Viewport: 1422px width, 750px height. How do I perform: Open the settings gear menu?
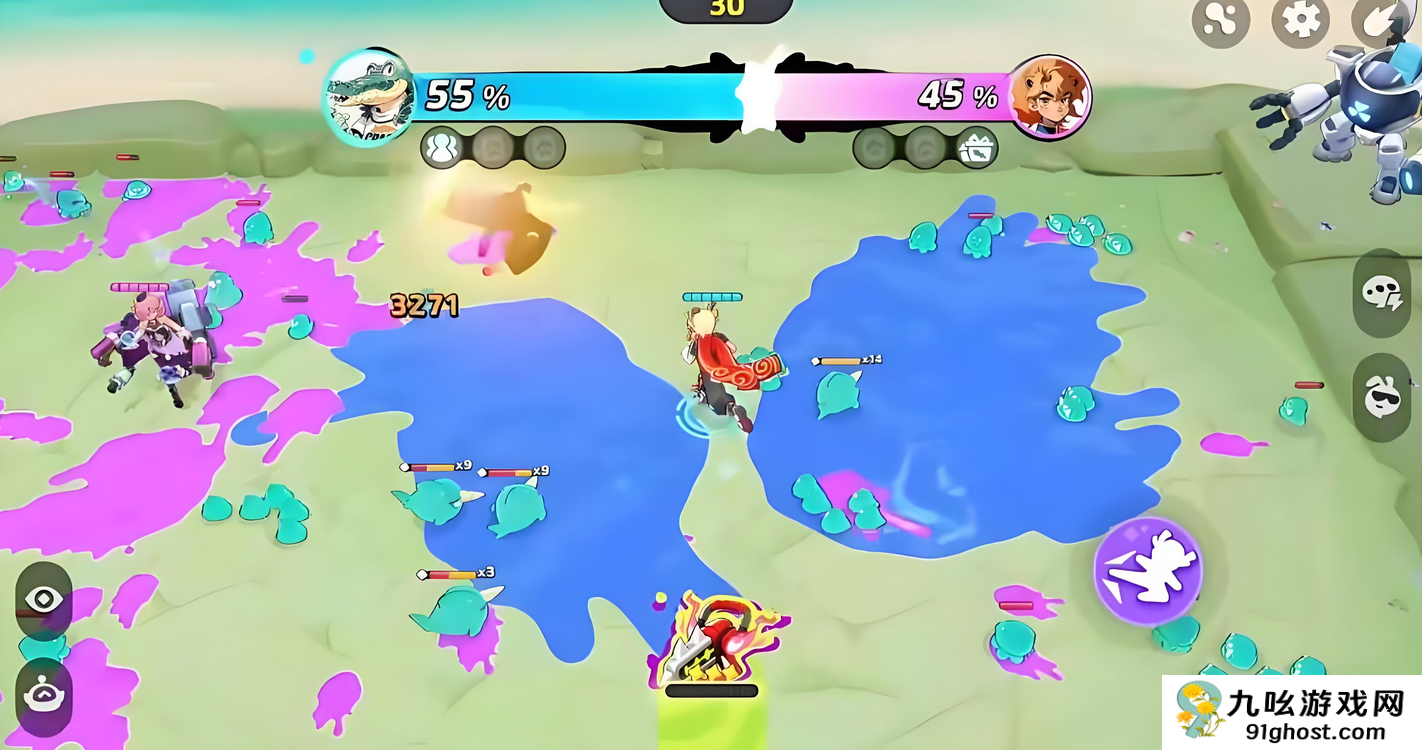click(x=1300, y=20)
